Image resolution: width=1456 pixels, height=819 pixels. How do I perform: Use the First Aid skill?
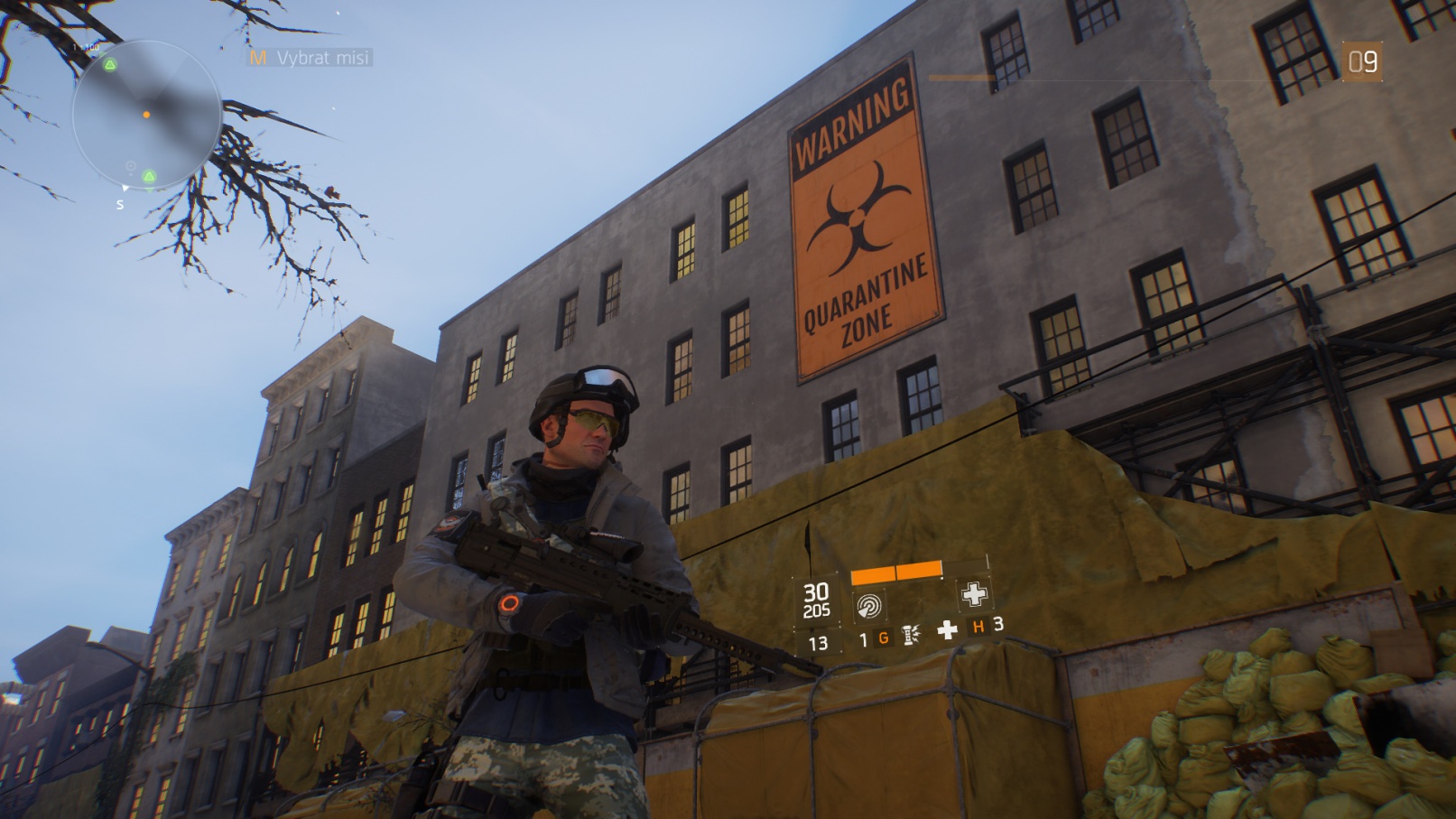[x=973, y=594]
